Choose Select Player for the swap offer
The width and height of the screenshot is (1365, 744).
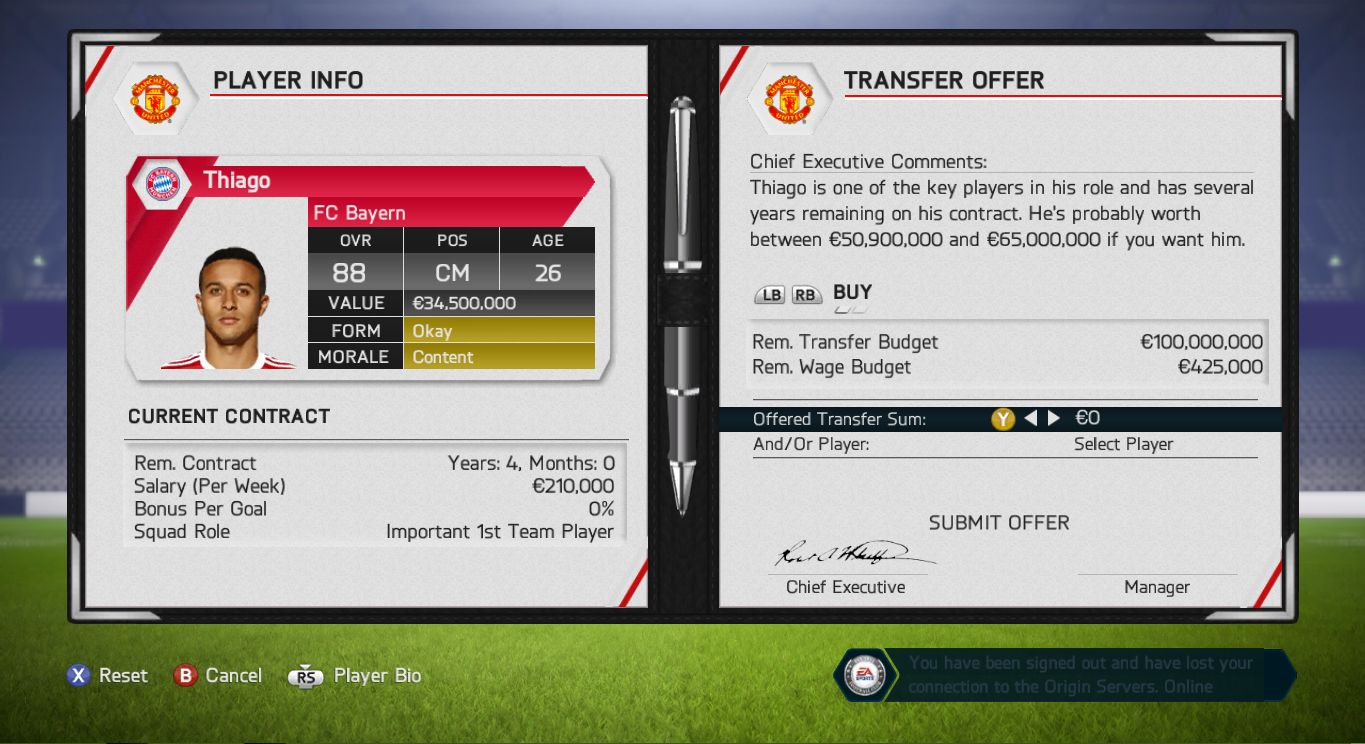coord(1123,444)
